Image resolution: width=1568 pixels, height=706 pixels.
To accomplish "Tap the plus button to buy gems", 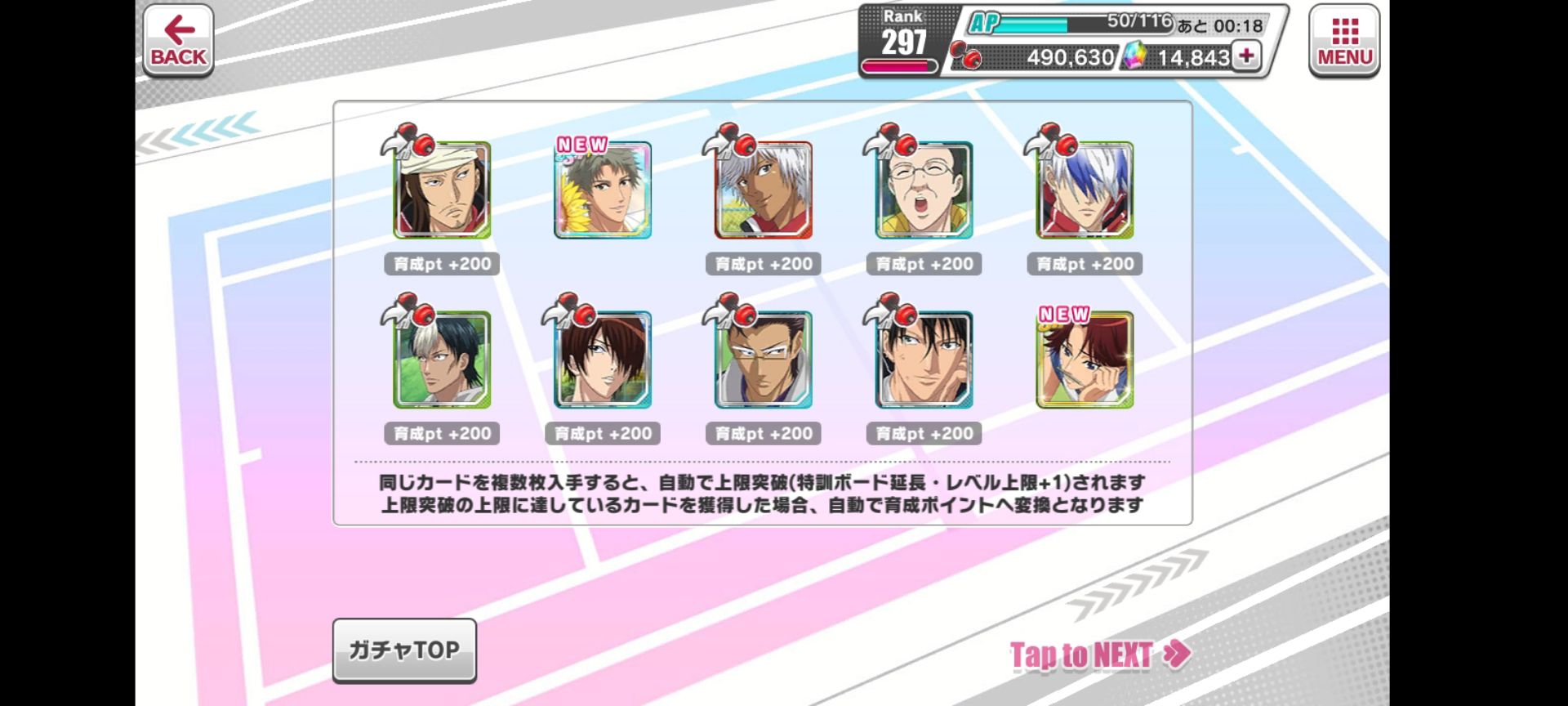I will pyautogui.click(x=1246, y=56).
